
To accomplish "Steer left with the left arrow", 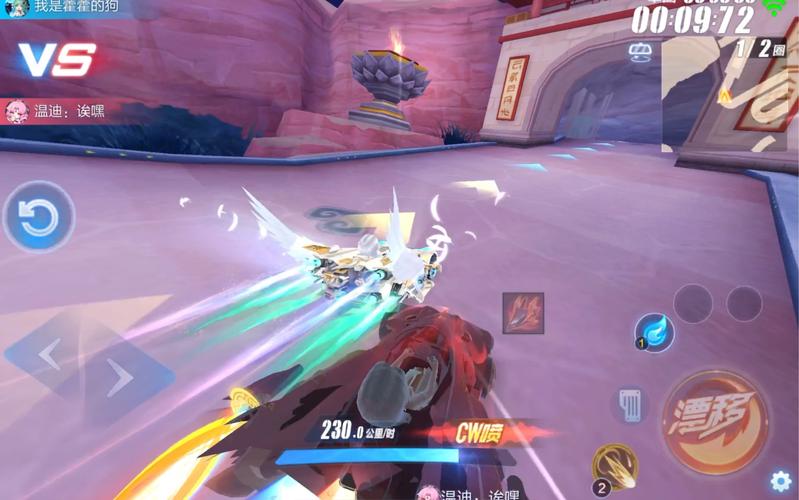I will [x=50, y=353].
